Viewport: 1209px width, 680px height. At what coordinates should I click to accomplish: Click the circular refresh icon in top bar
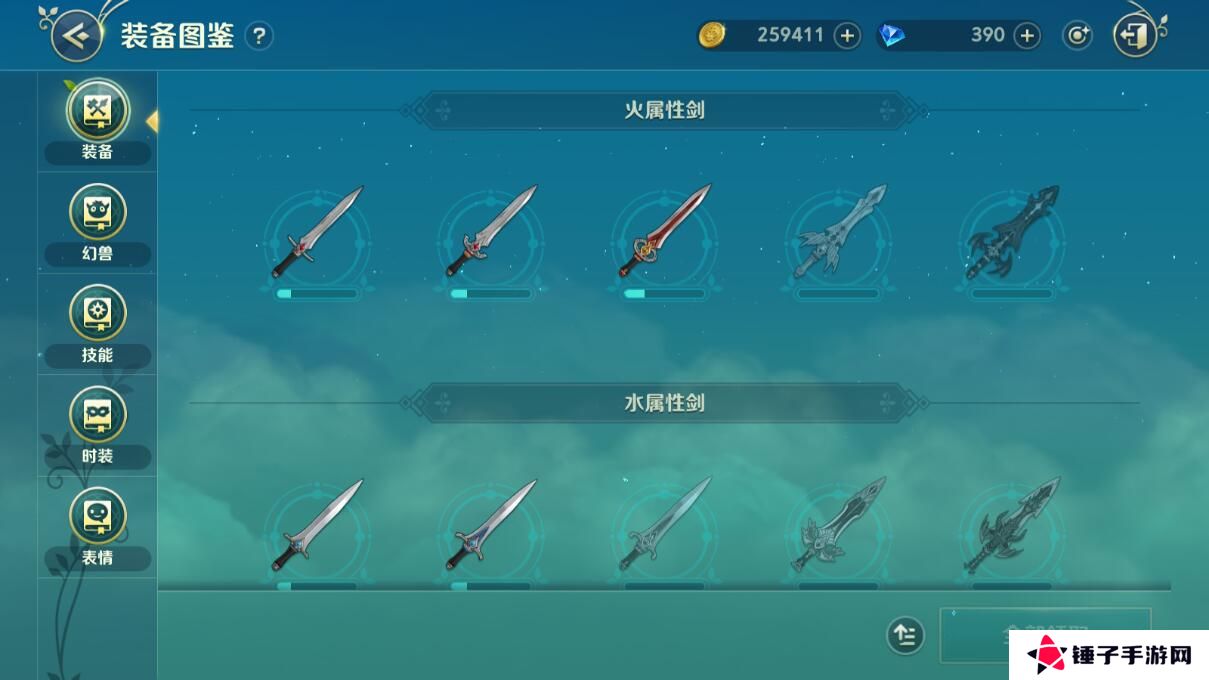click(1077, 36)
